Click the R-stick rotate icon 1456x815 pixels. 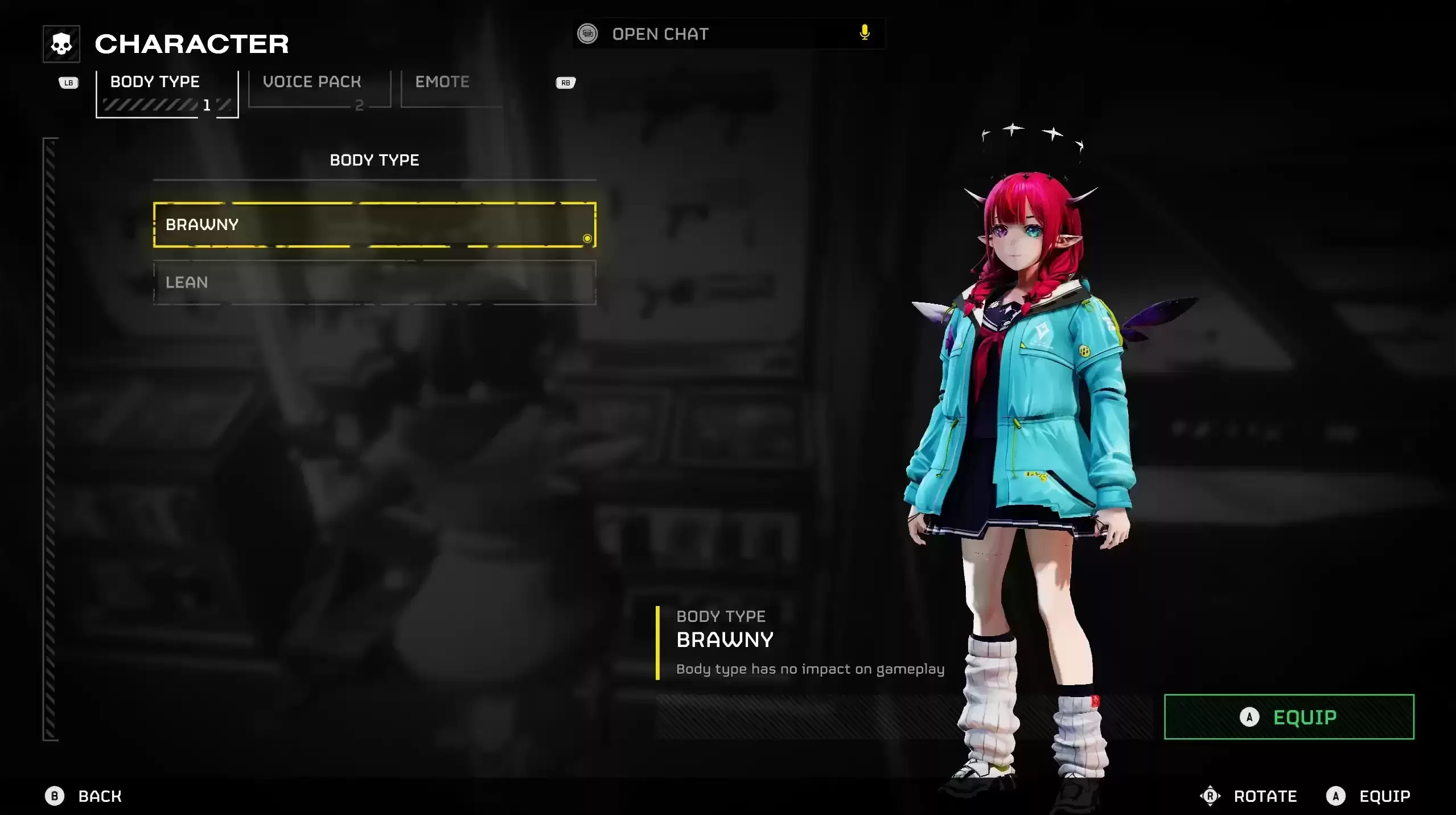(1209, 796)
